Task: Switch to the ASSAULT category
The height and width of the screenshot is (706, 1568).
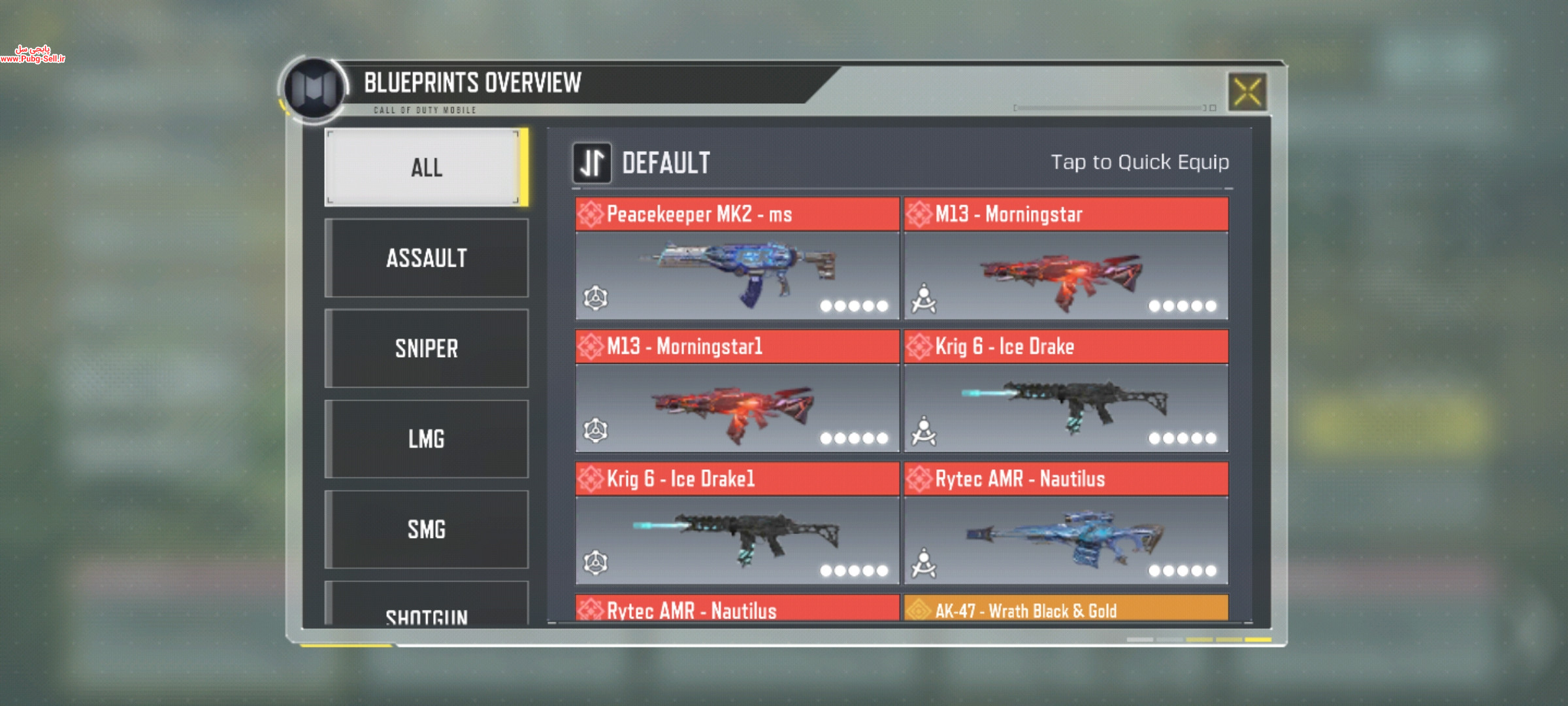Action: 426,258
